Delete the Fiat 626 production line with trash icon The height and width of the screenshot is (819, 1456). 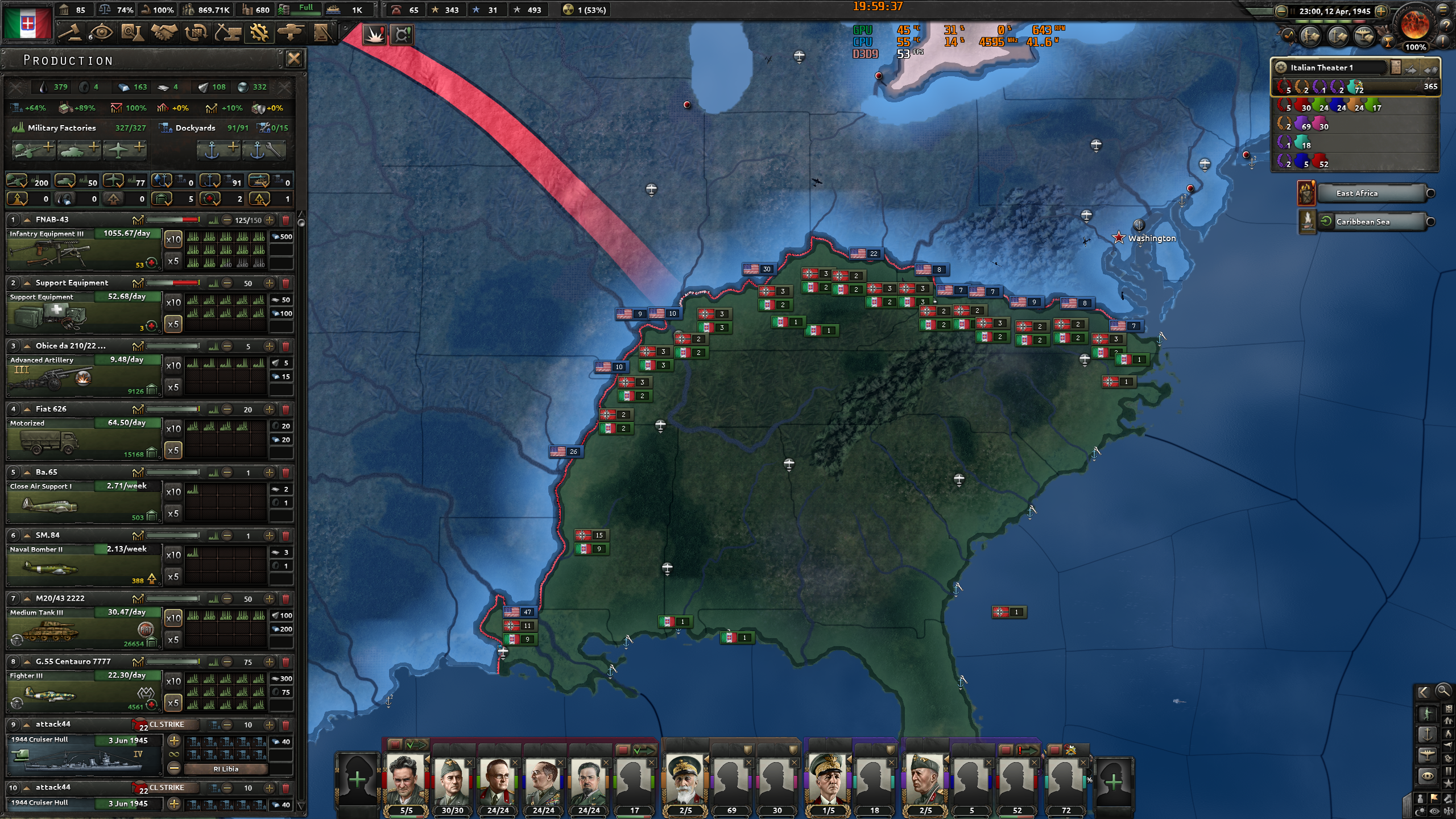click(x=287, y=408)
